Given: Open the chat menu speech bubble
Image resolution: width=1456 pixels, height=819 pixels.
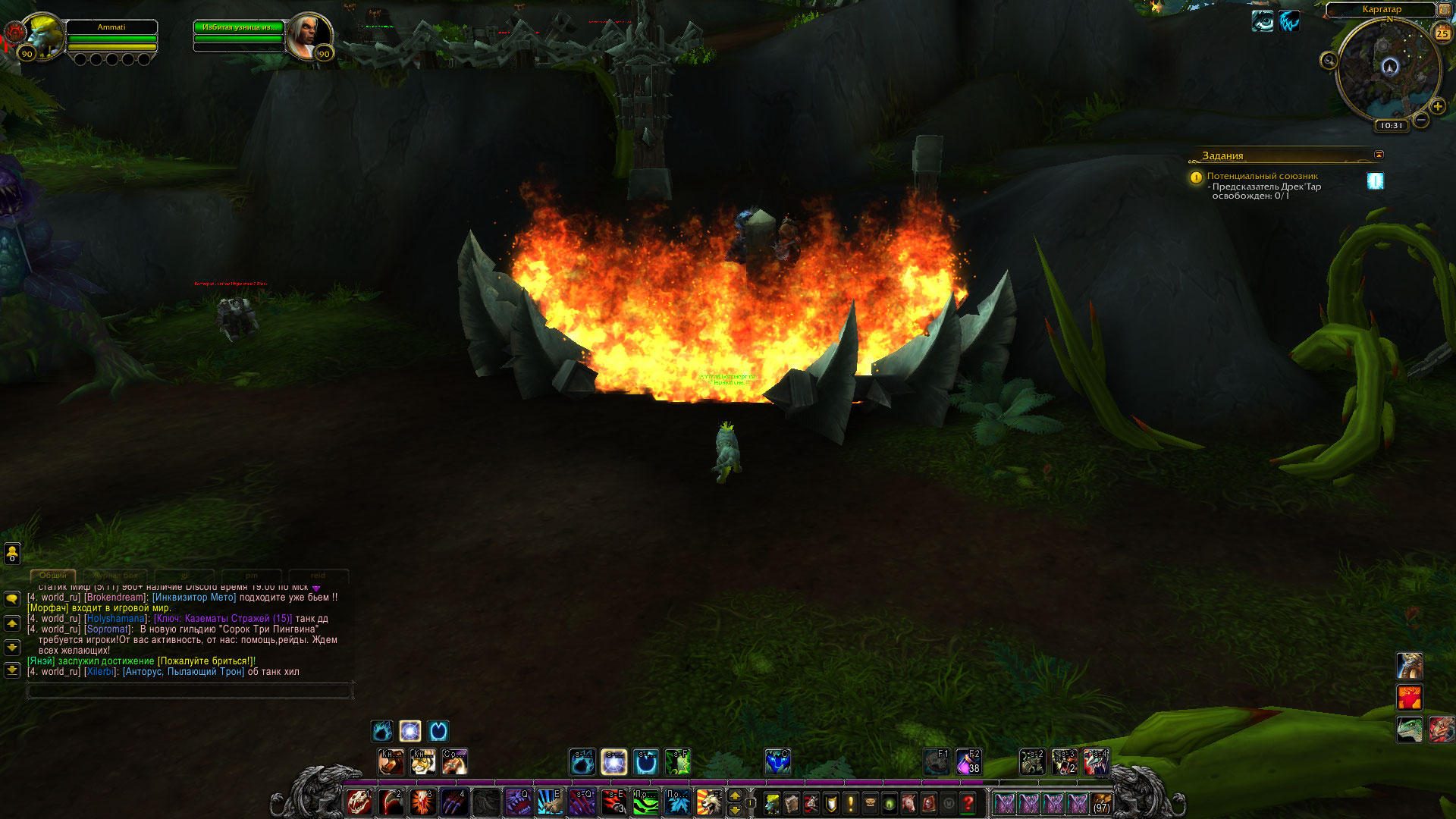Looking at the screenshot, I should point(12,599).
